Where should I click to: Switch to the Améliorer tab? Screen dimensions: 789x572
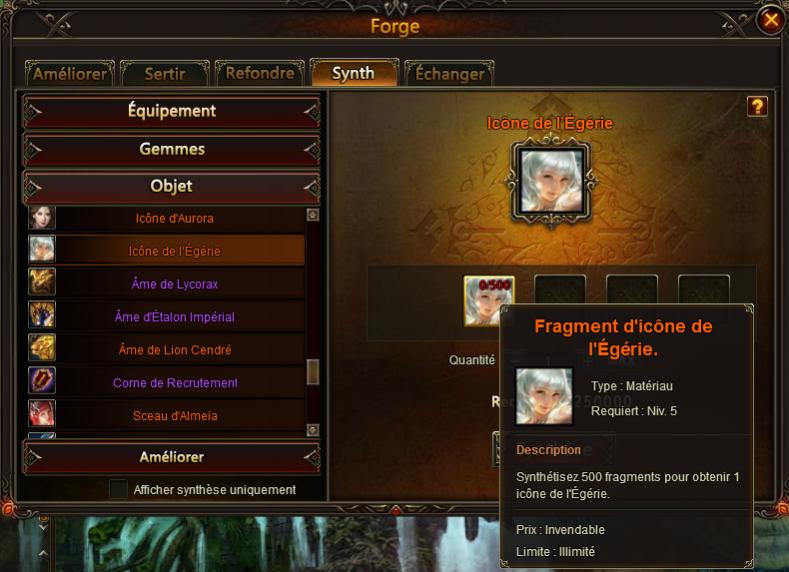click(x=70, y=74)
